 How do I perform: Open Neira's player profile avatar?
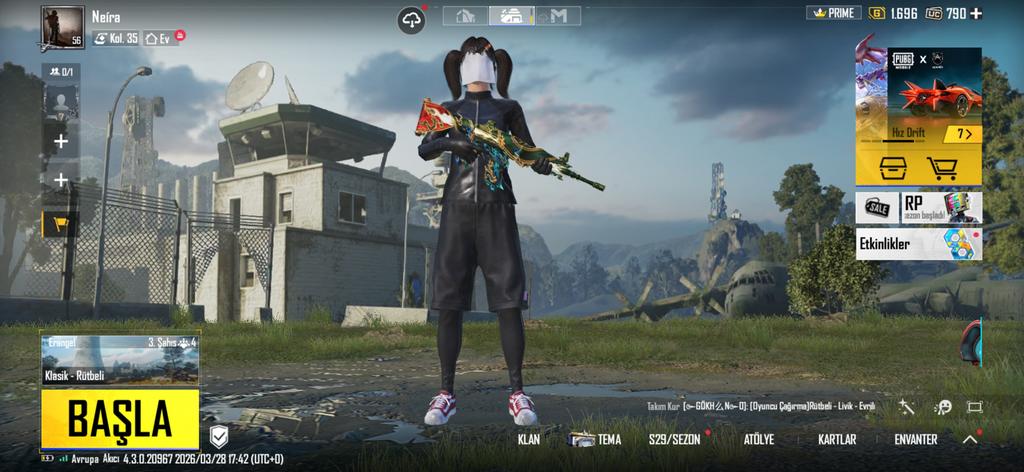click(63, 27)
